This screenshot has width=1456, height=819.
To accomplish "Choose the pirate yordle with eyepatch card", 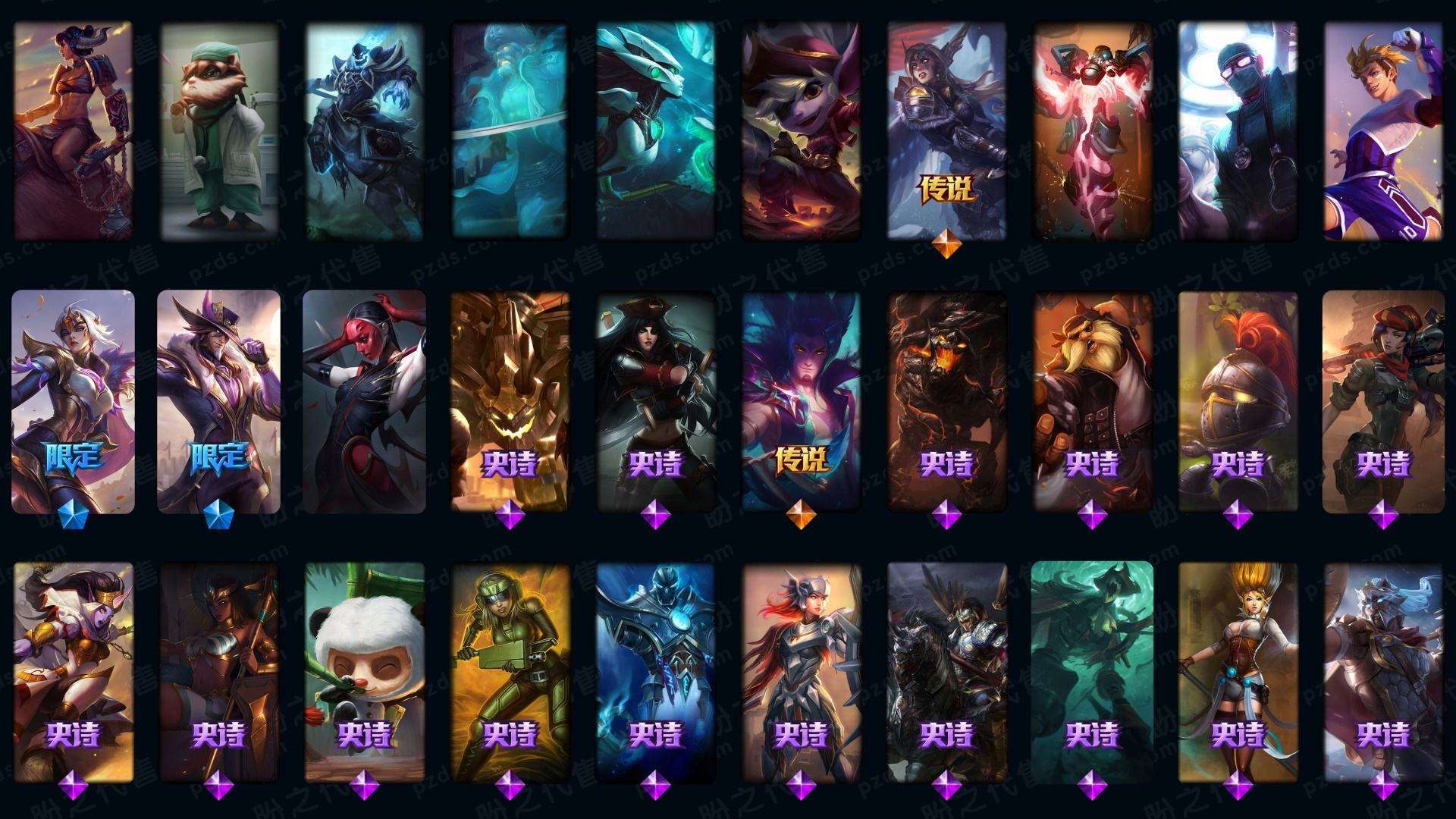I will (801, 130).
